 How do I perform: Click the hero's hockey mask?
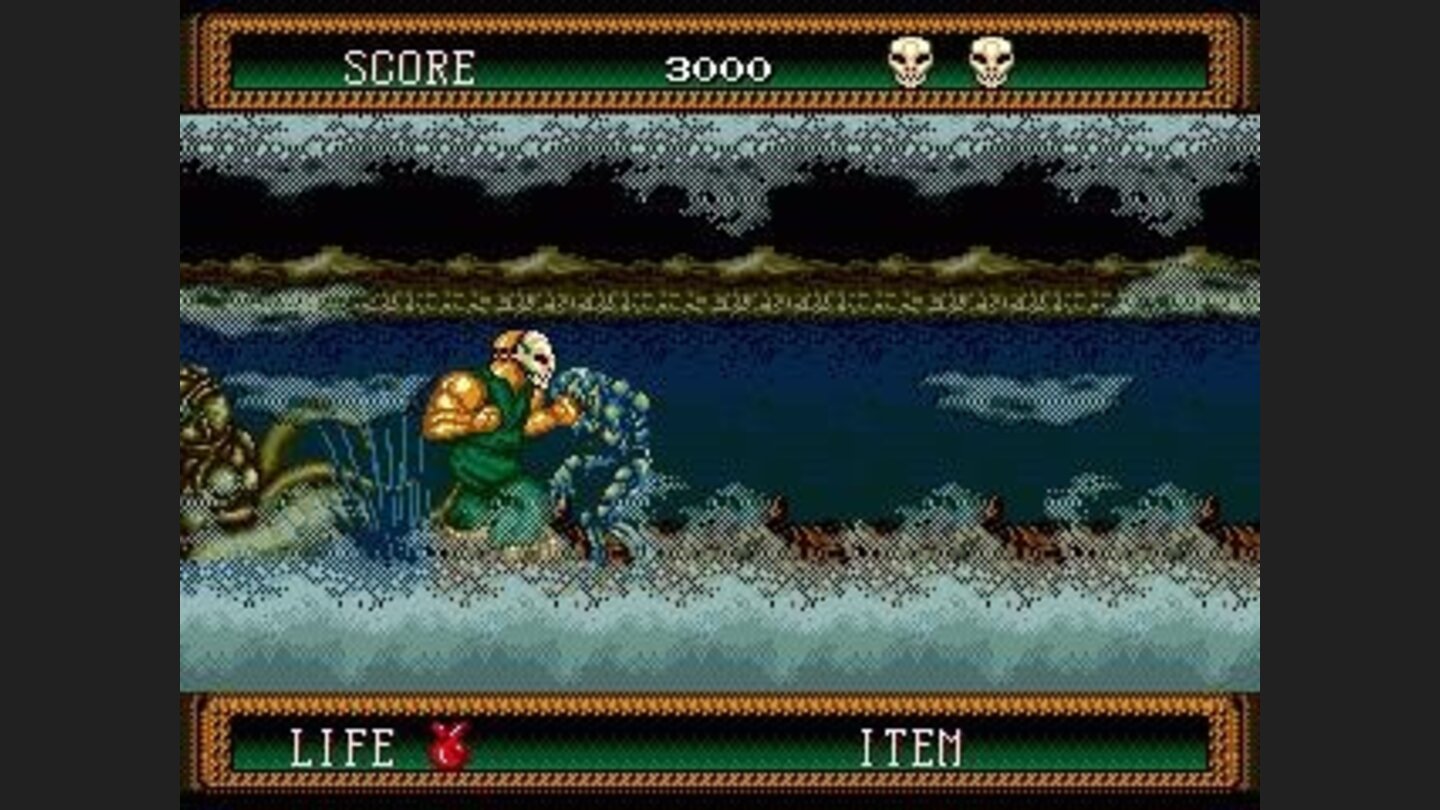point(535,360)
